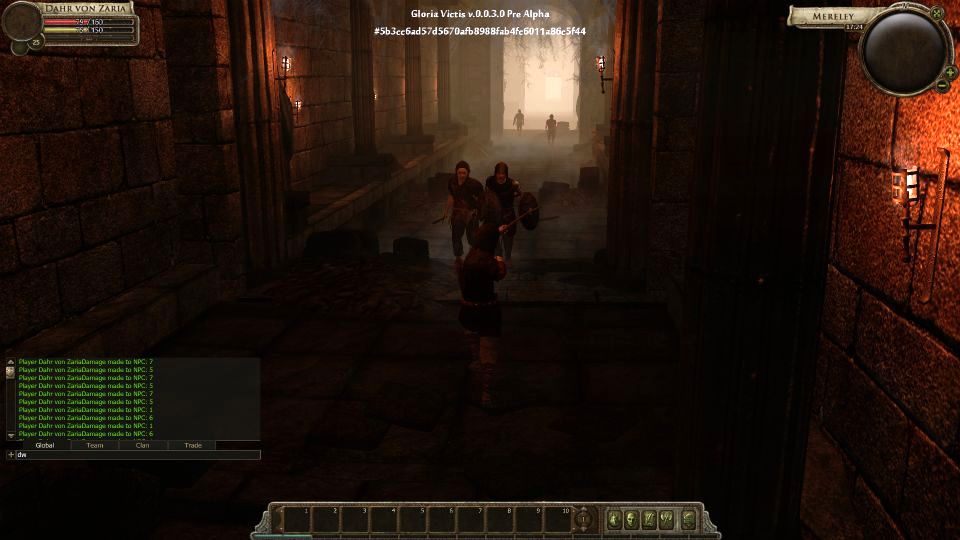This screenshot has height=540, width=960.
Task: Click the round minimap display
Action: pyautogui.click(x=903, y=53)
